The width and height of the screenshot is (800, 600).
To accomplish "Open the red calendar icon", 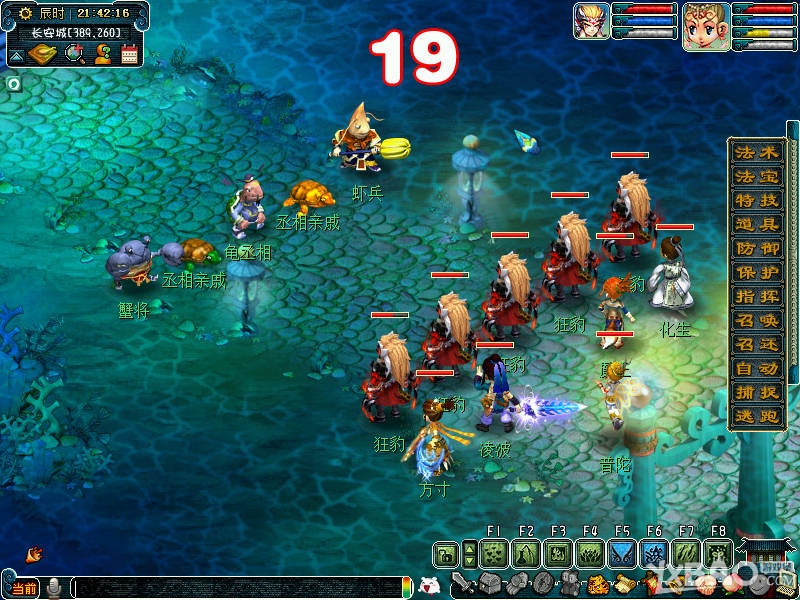I will (129, 54).
